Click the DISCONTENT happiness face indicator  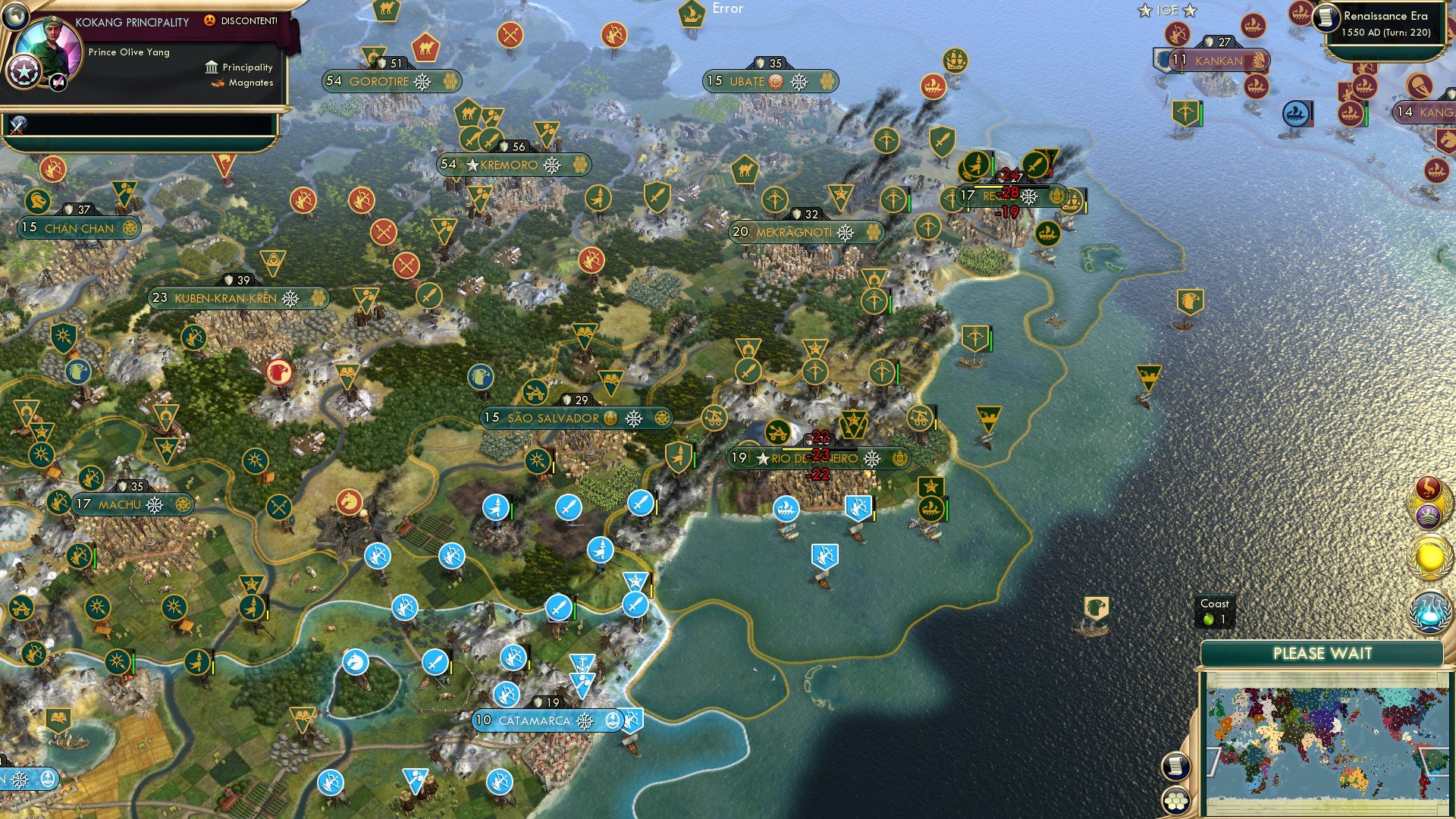coord(210,20)
